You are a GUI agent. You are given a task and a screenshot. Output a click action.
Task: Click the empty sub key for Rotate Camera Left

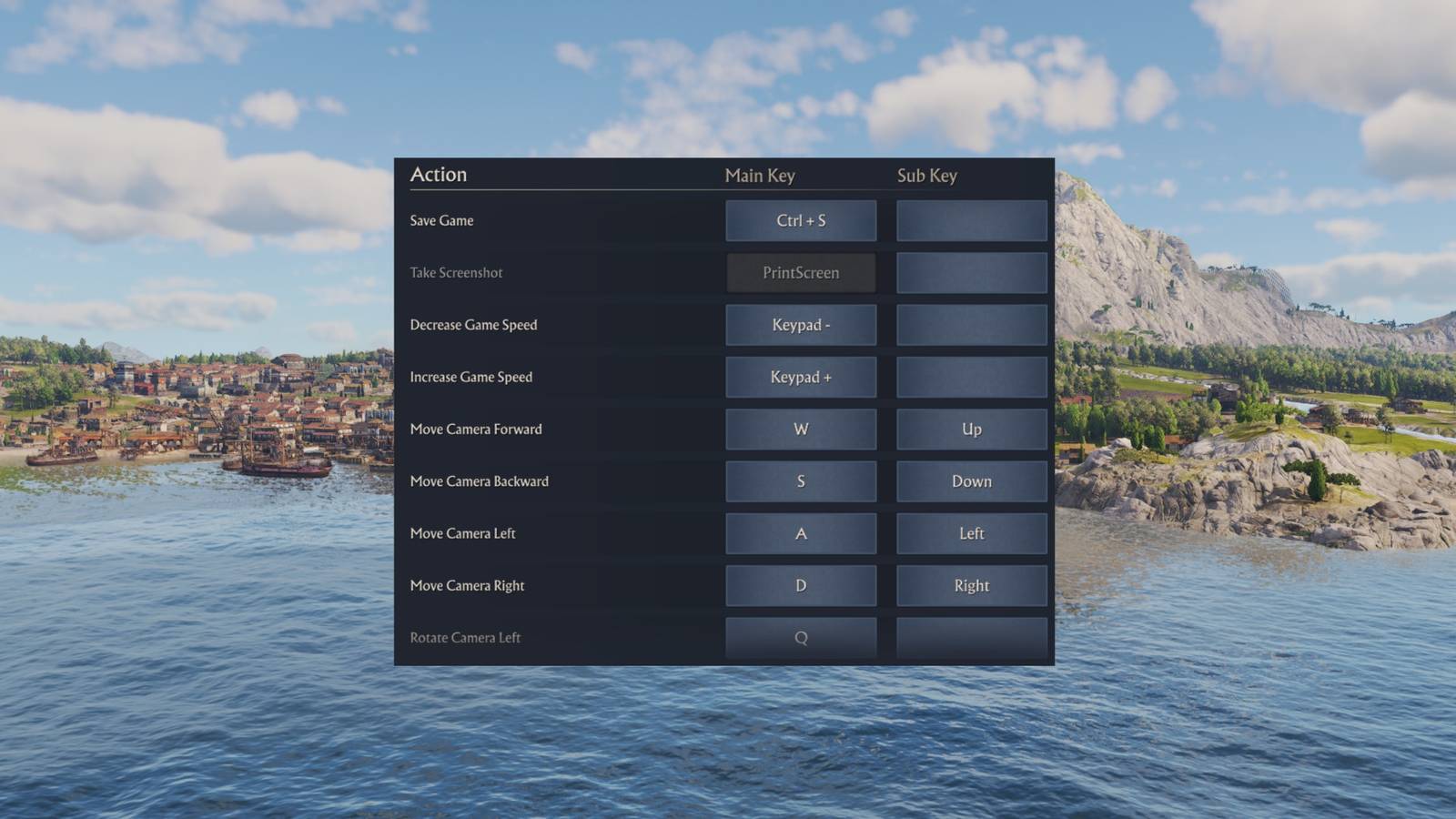pyautogui.click(x=971, y=637)
